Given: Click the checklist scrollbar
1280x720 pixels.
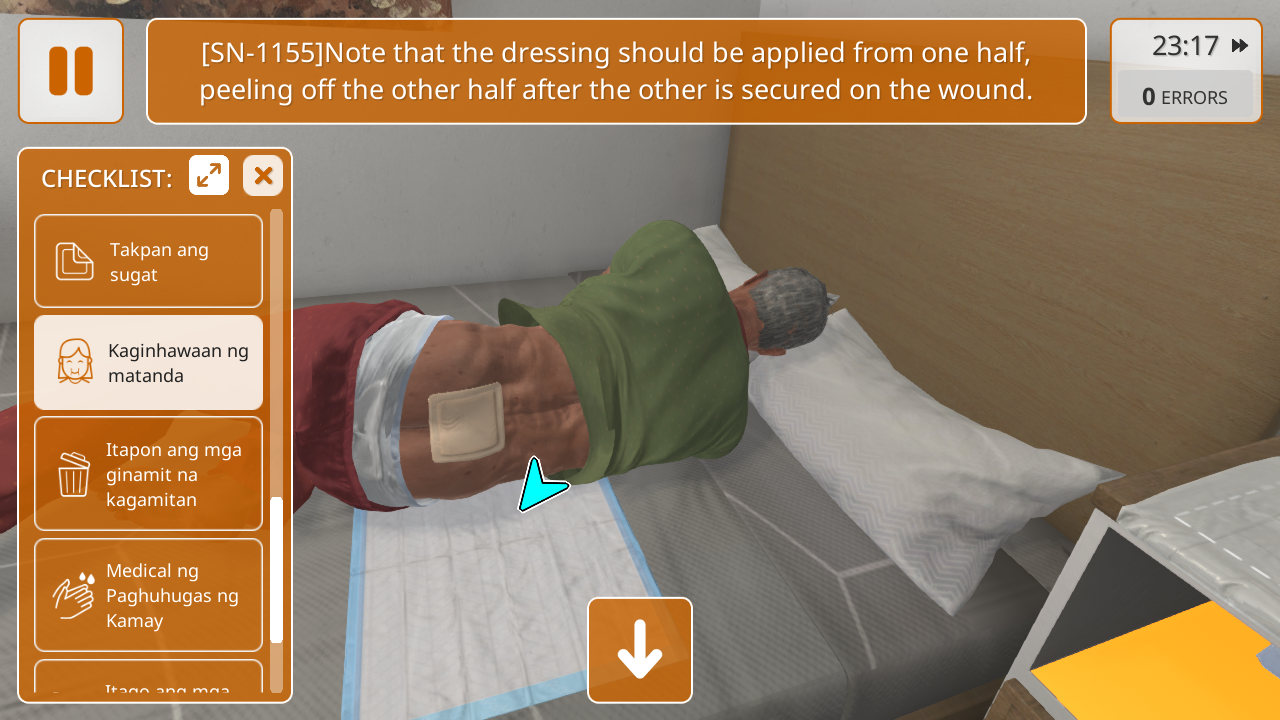Looking at the screenshot, I should click(x=277, y=570).
